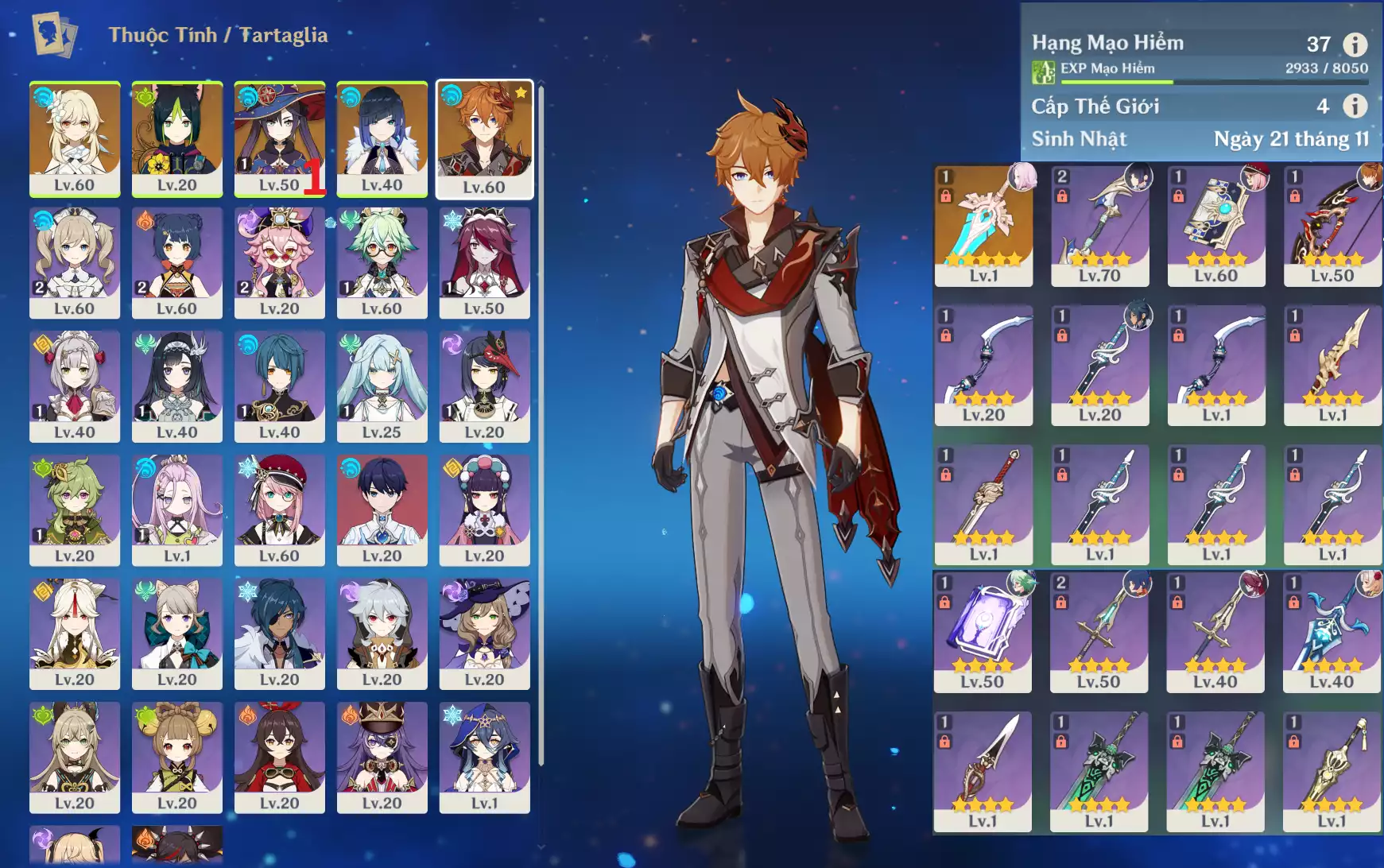Open the info icon next to Cấp Thế Giới

coord(1355,106)
